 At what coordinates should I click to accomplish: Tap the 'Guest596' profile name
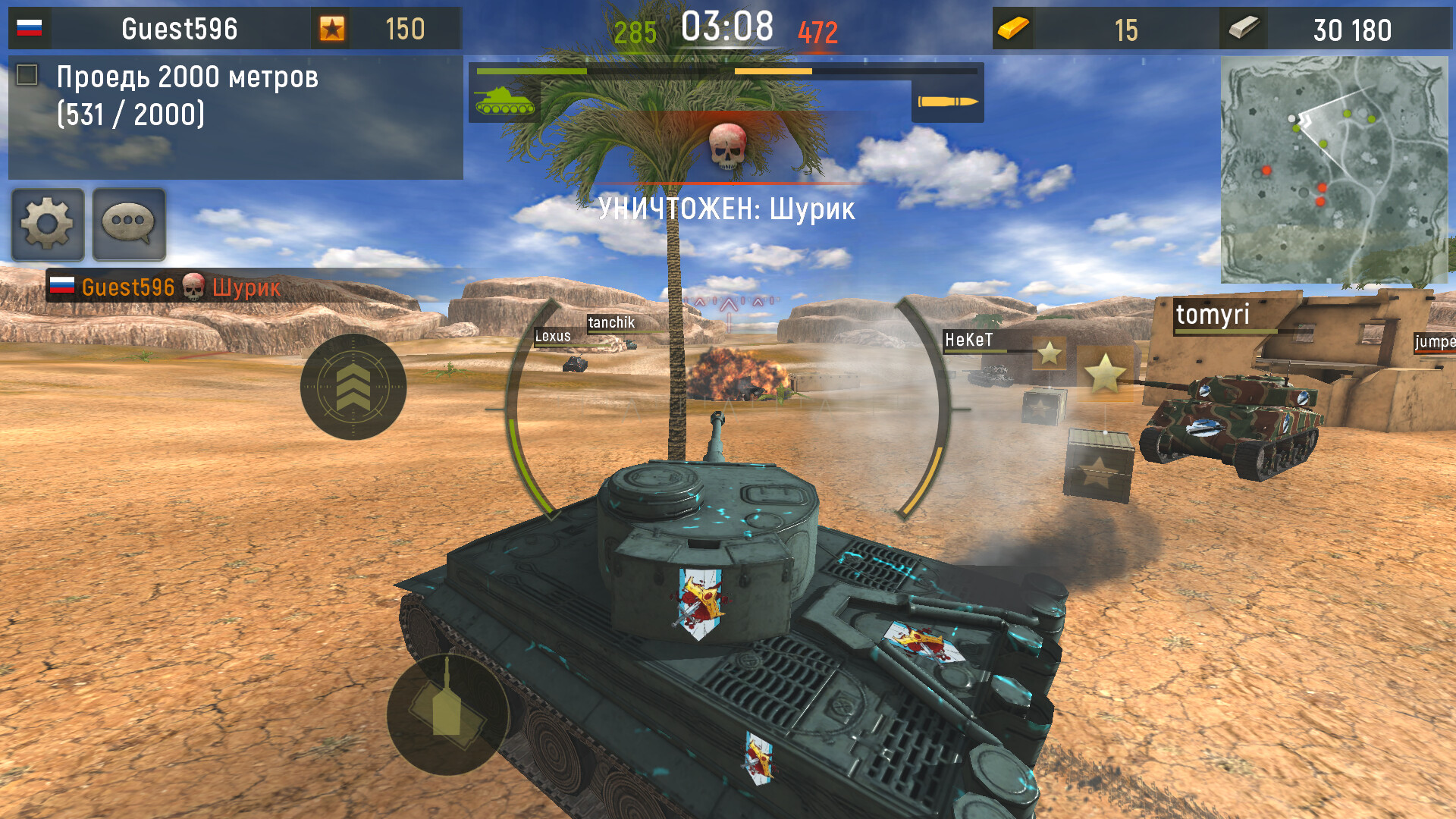pos(180,27)
